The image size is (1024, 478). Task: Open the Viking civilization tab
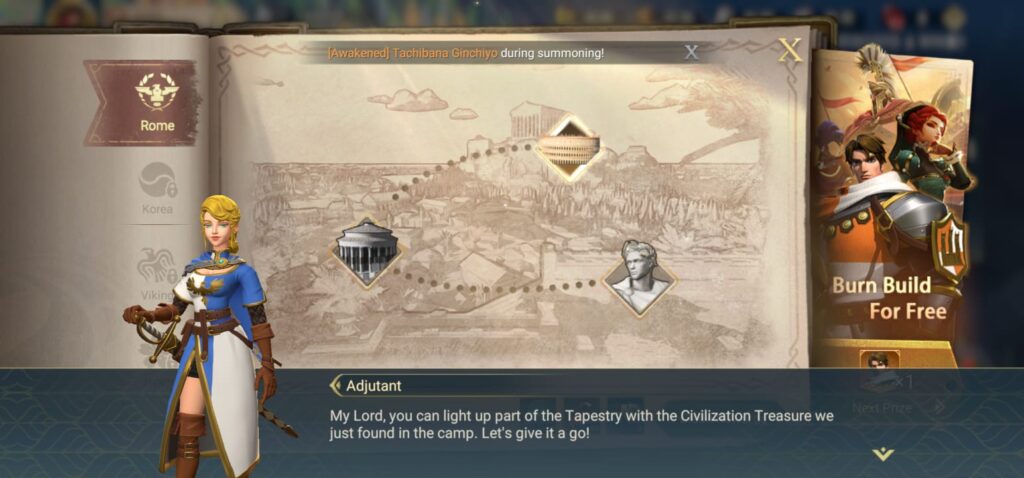pyautogui.click(x=158, y=271)
